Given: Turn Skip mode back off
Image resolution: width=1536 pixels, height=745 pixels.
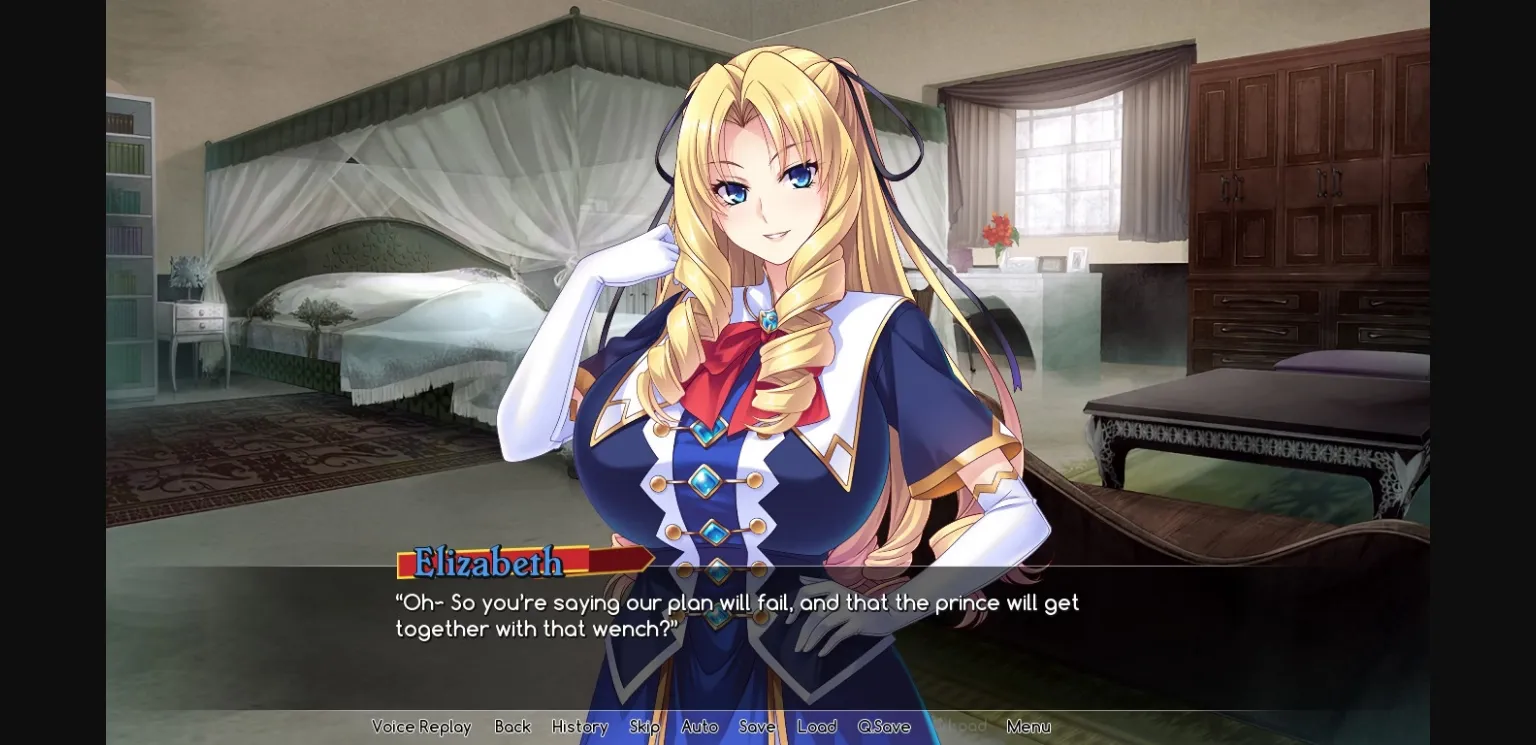Looking at the screenshot, I should coord(644,727).
